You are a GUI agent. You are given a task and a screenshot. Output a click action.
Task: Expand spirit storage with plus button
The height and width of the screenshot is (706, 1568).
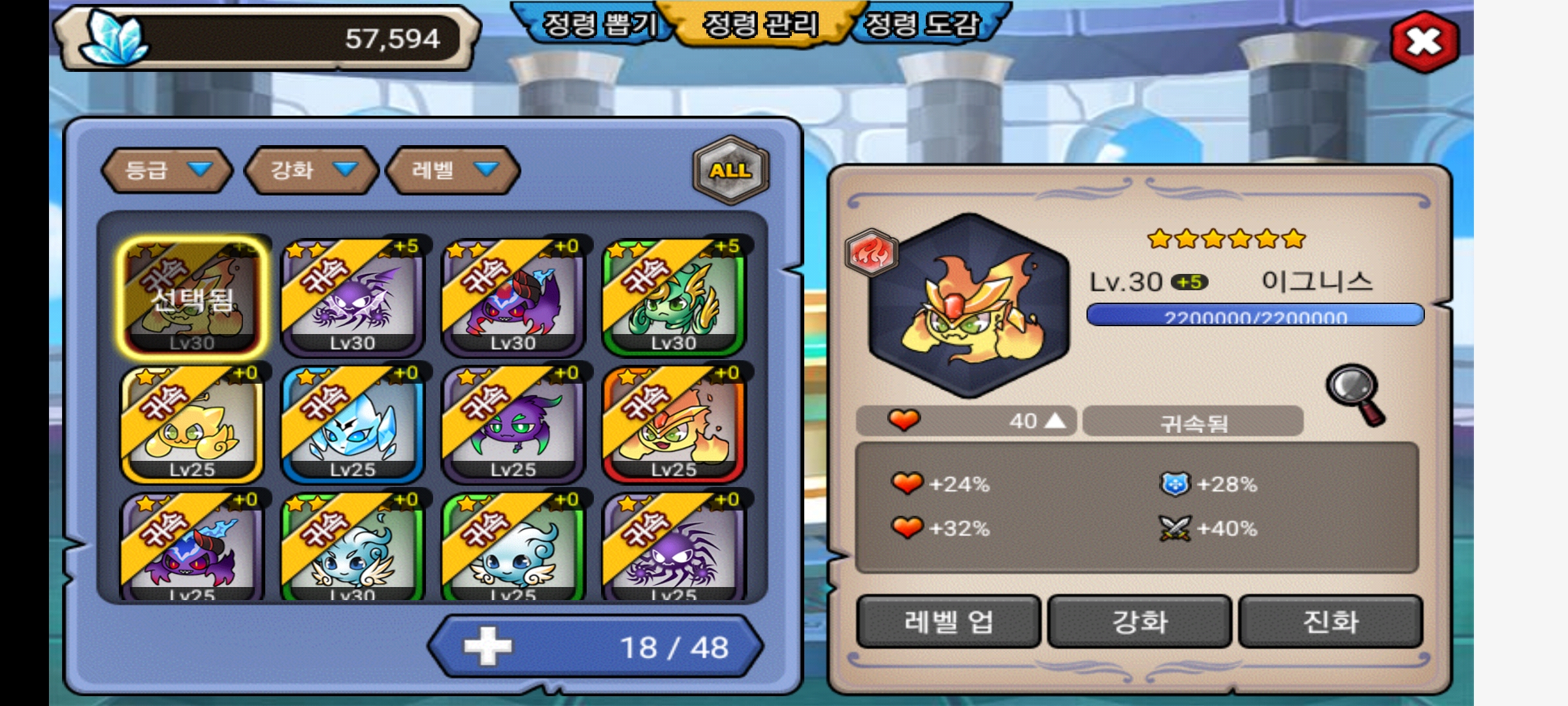(487, 647)
